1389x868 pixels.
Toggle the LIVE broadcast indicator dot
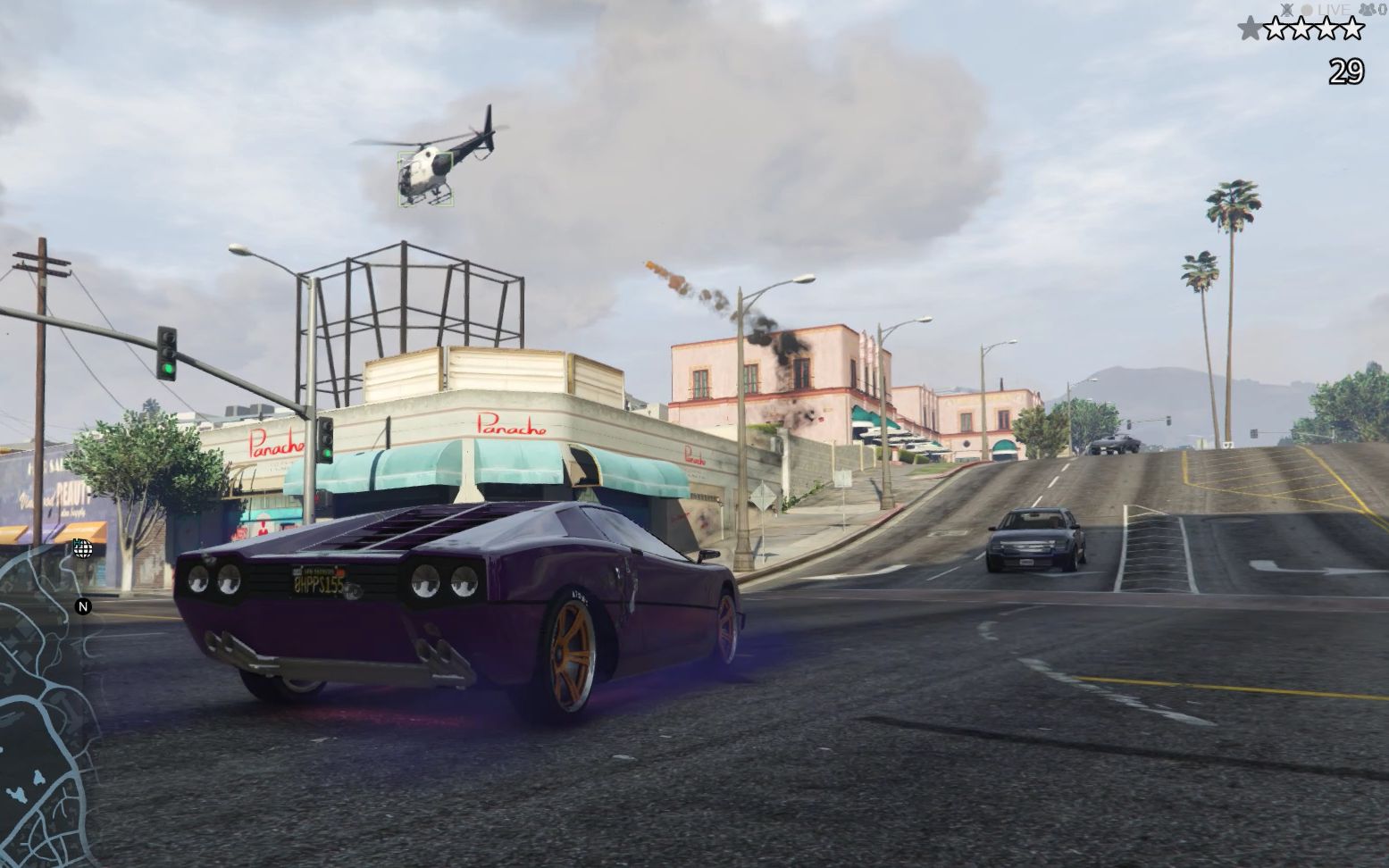1307,9
